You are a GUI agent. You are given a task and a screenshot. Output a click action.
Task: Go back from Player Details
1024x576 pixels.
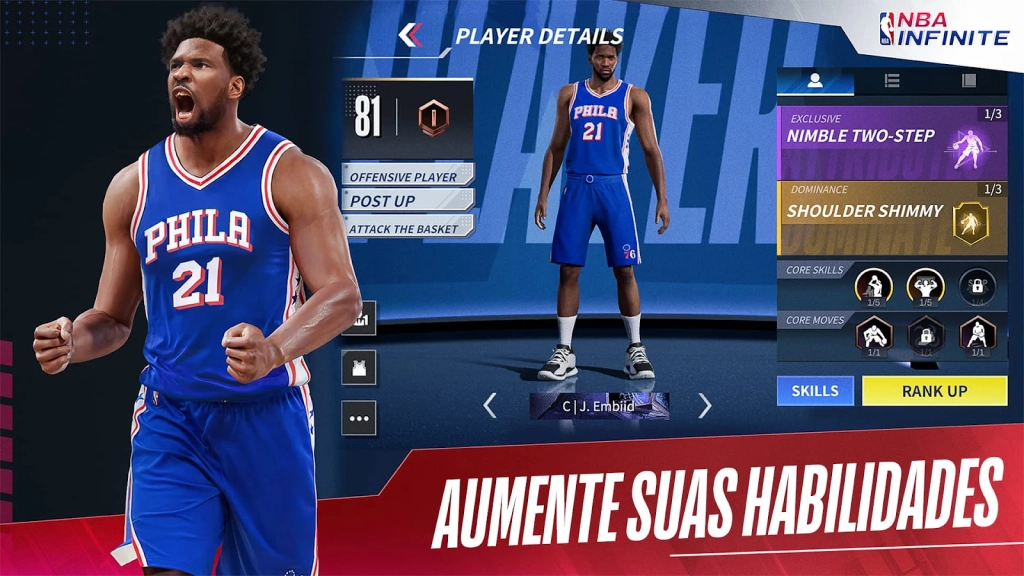(x=410, y=36)
